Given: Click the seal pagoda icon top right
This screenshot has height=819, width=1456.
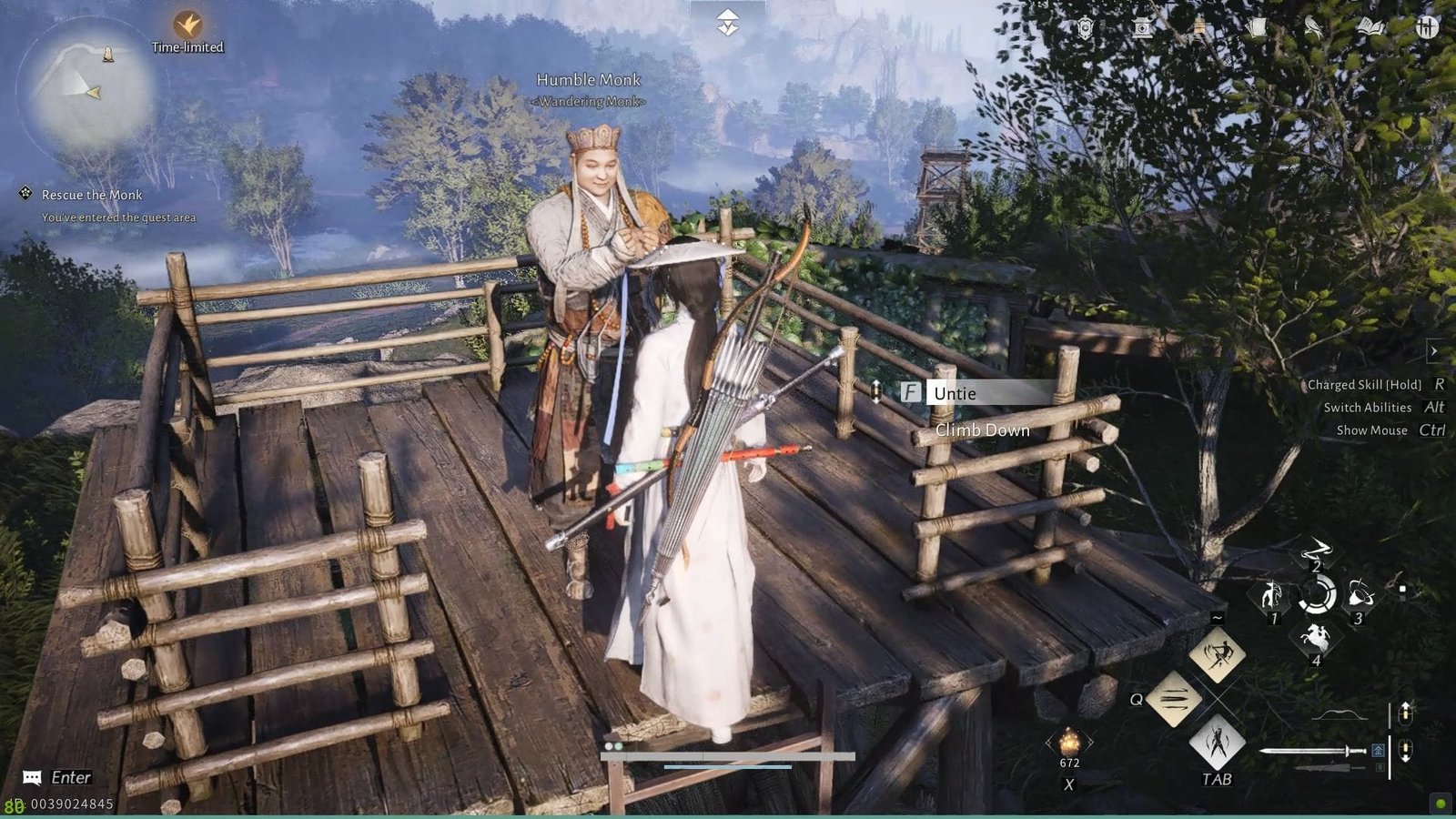Looking at the screenshot, I should (1140, 27).
